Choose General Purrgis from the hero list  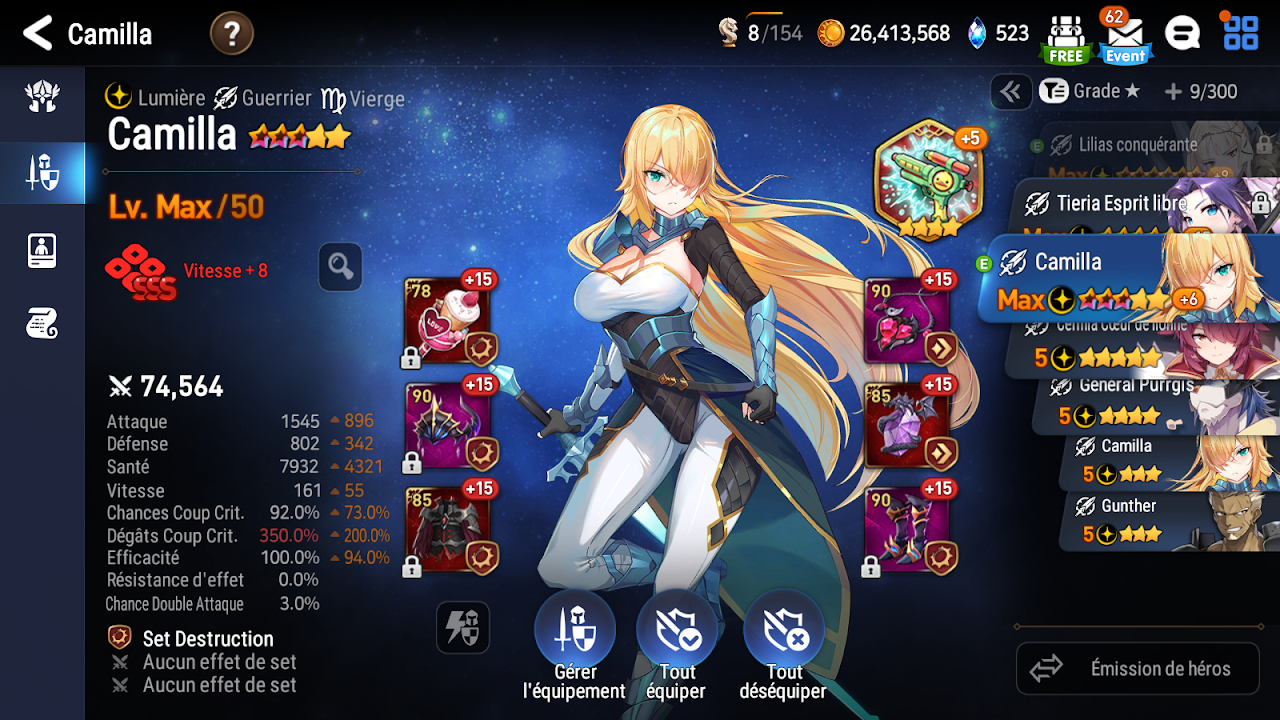(1150, 400)
